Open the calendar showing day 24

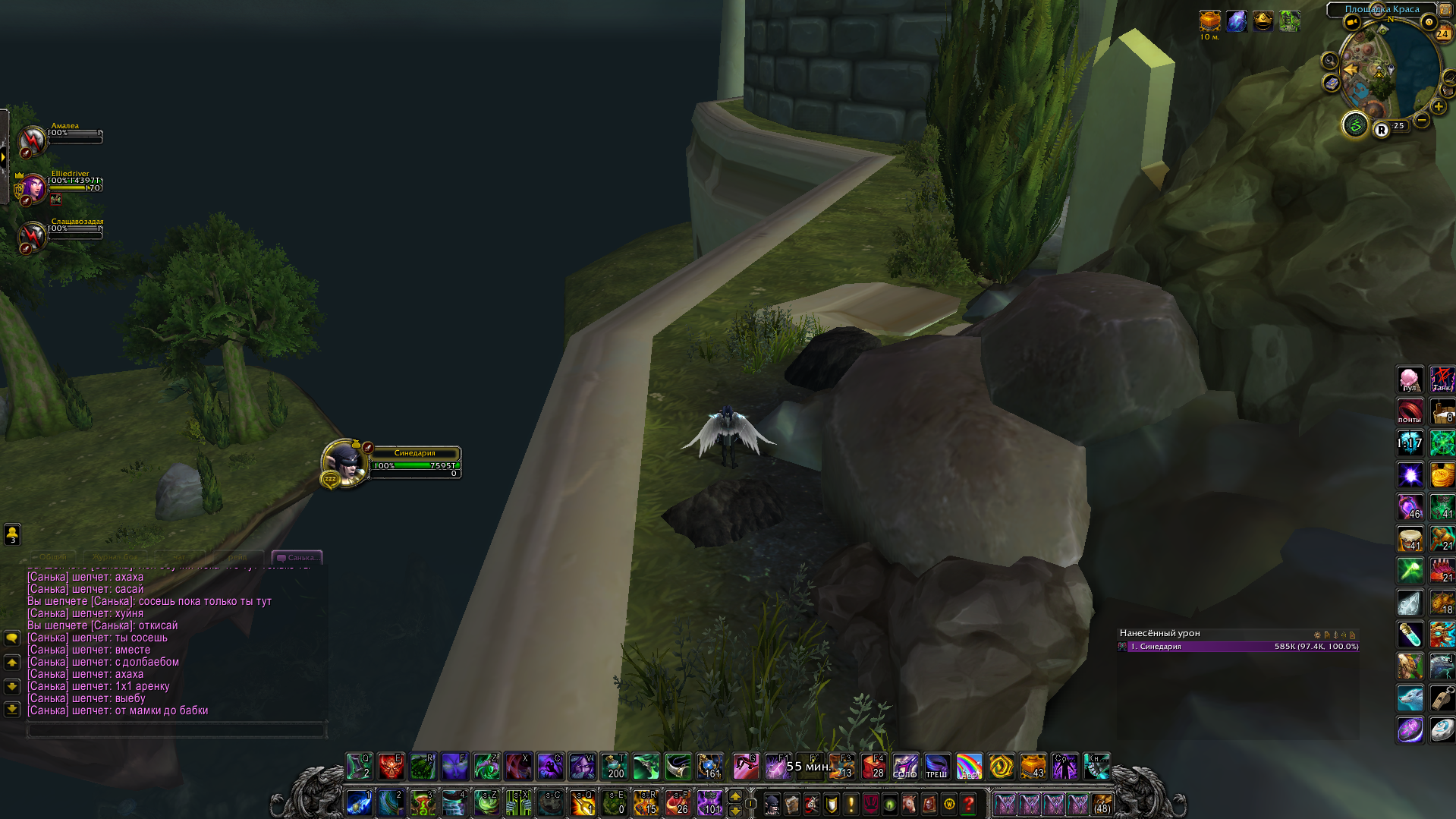click(x=1442, y=33)
